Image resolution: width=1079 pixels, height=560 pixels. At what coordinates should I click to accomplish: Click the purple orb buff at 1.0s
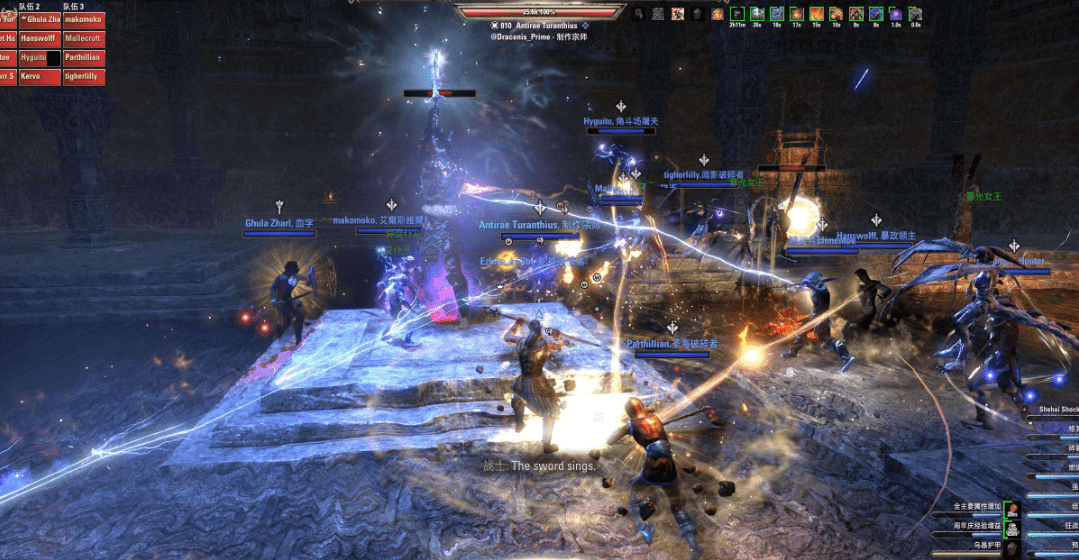point(895,14)
